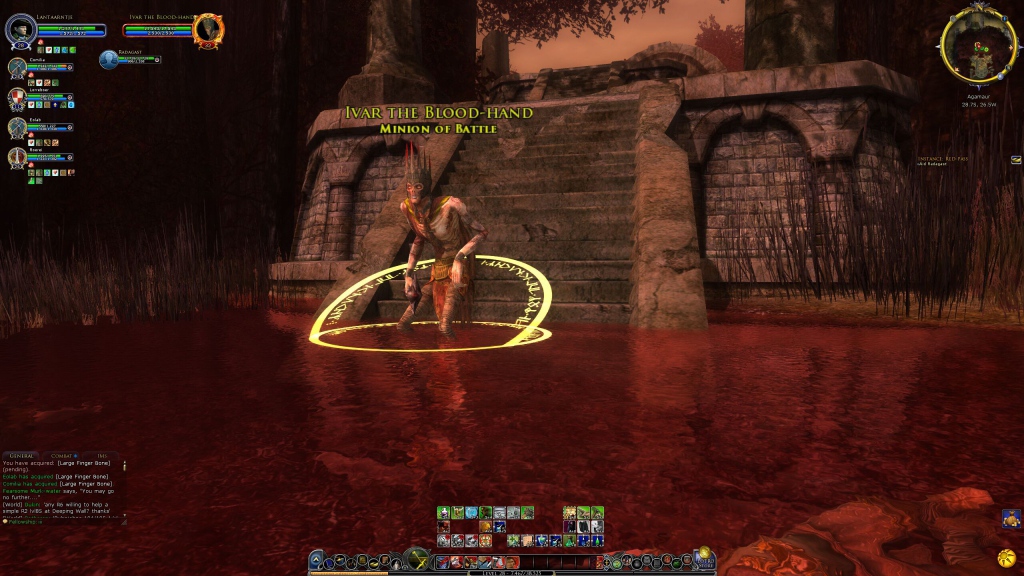Switch to the Combat chat tab

click(63, 456)
